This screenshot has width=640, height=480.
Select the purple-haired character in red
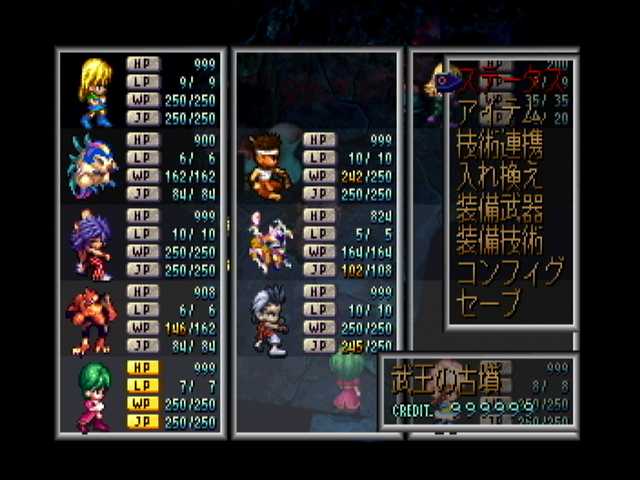click(92, 243)
